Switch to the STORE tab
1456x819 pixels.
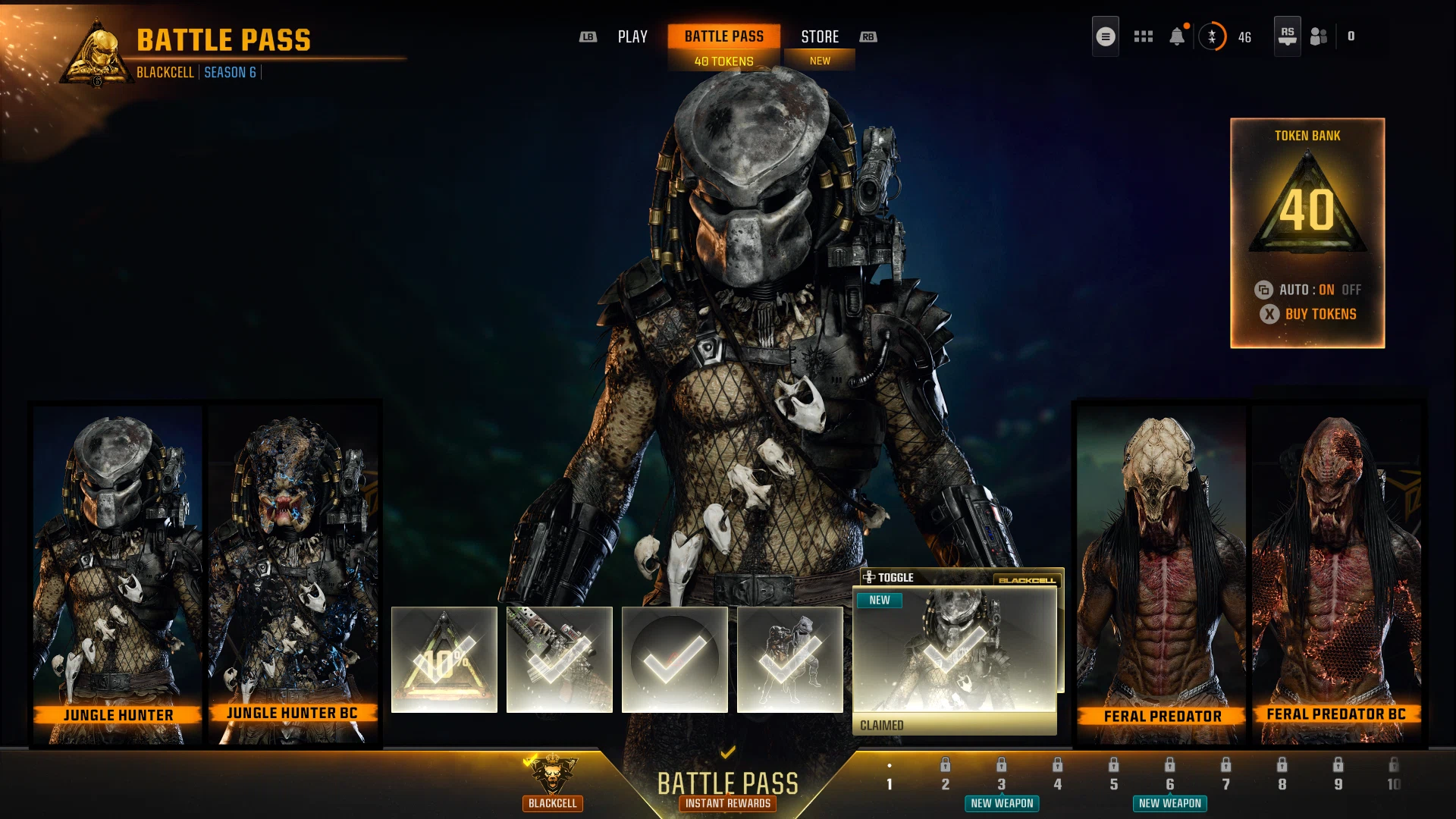point(820,36)
